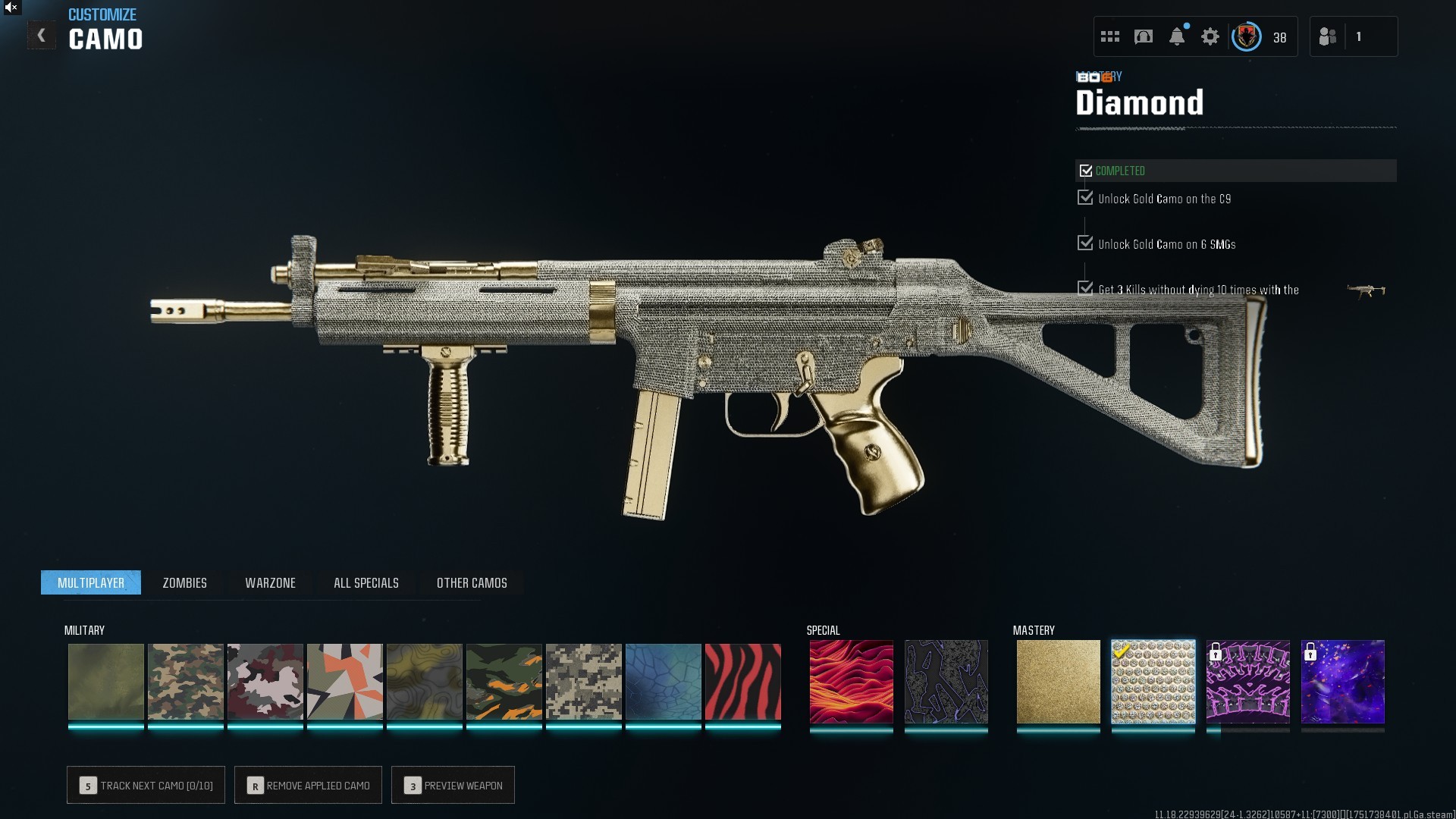1456x819 pixels.
Task: Show the Other Camos tab
Action: pos(472,582)
